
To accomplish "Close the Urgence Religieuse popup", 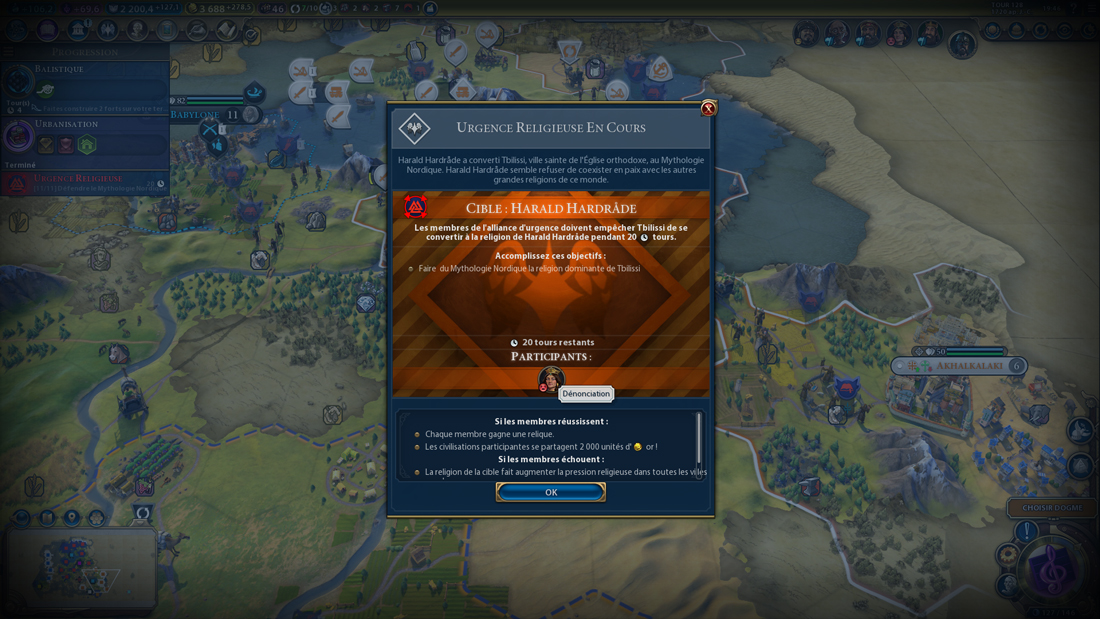I will point(708,108).
